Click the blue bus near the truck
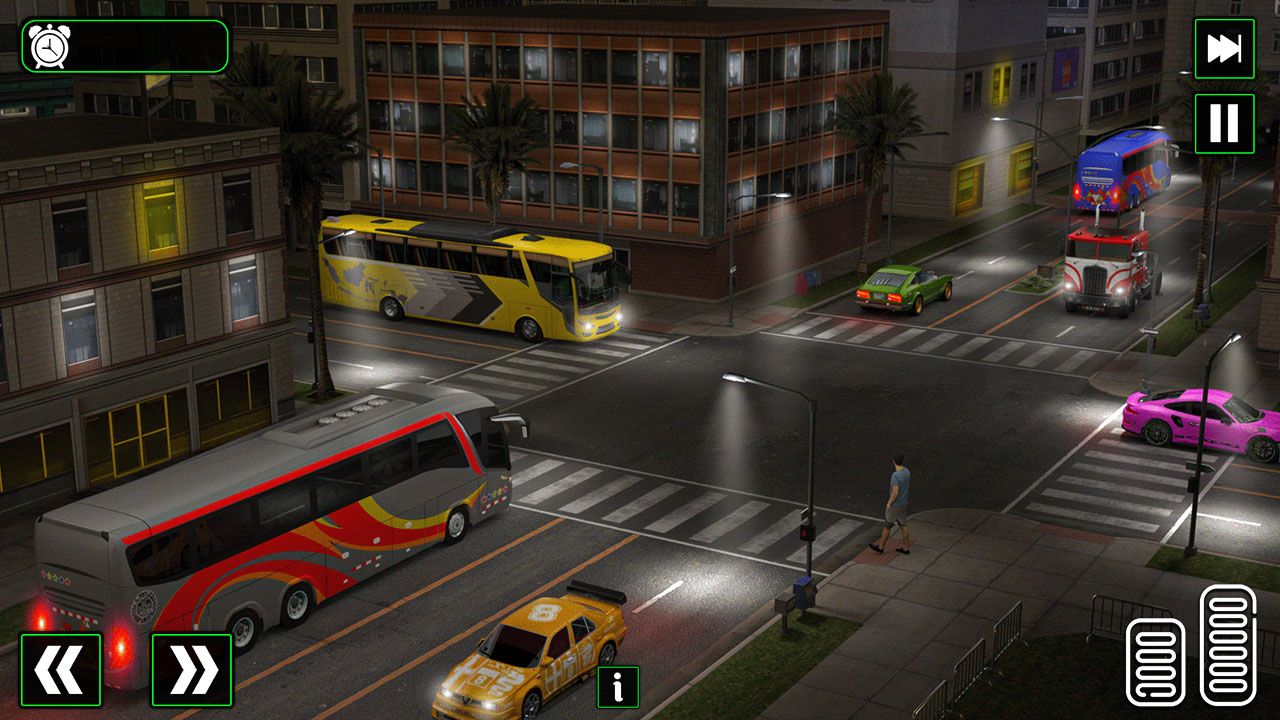The height and width of the screenshot is (720, 1280). click(1120, 180)
